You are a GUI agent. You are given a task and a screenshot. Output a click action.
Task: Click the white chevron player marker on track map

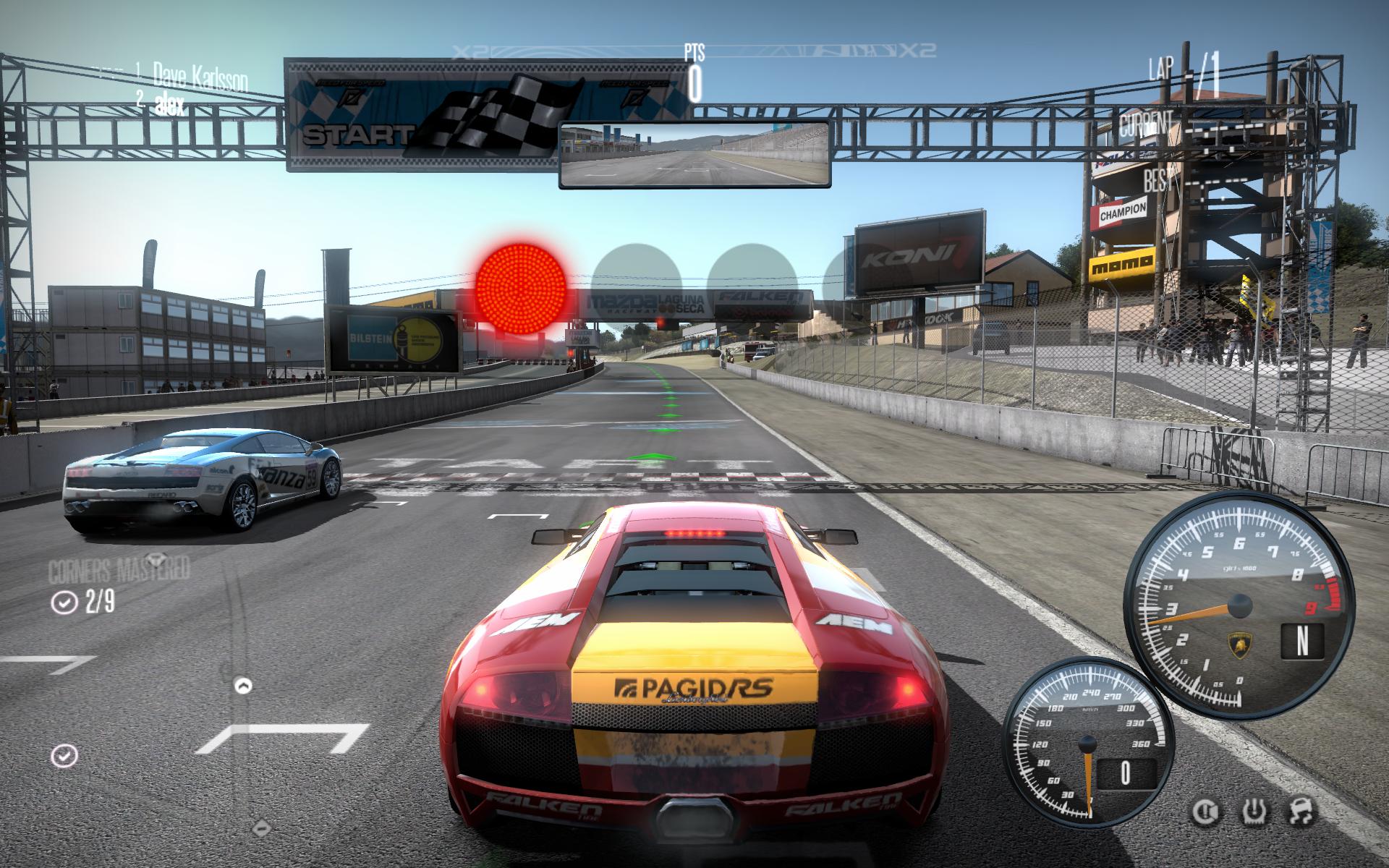tap(244, 685)
